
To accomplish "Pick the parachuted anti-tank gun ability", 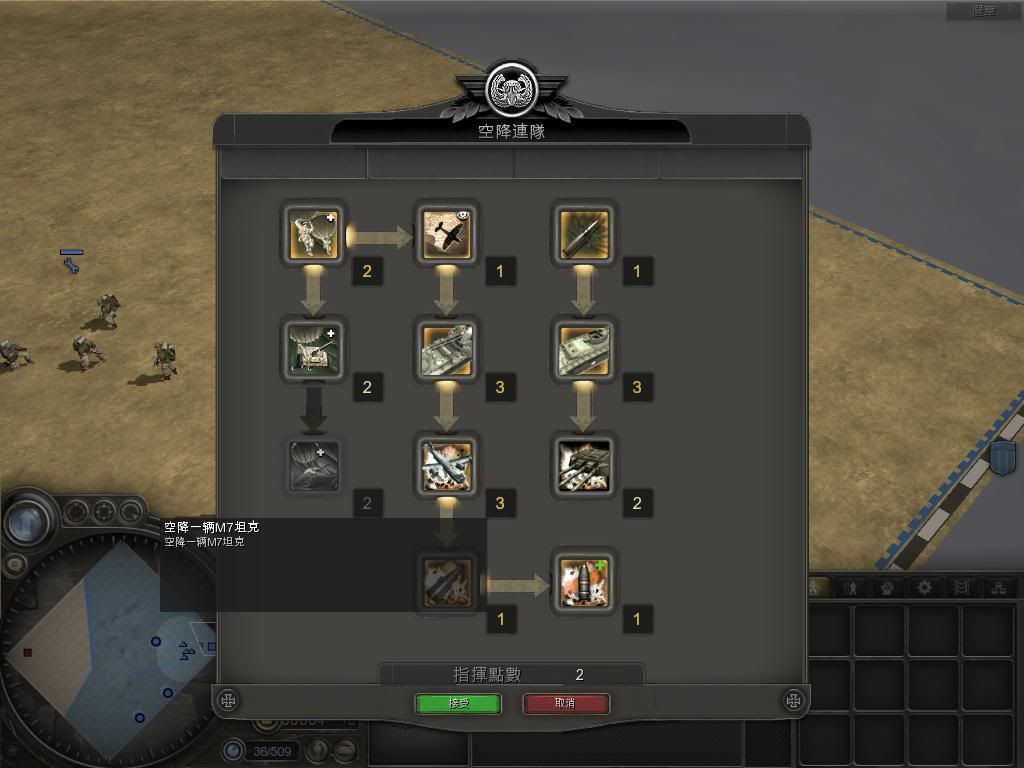I will coord(314,351).
